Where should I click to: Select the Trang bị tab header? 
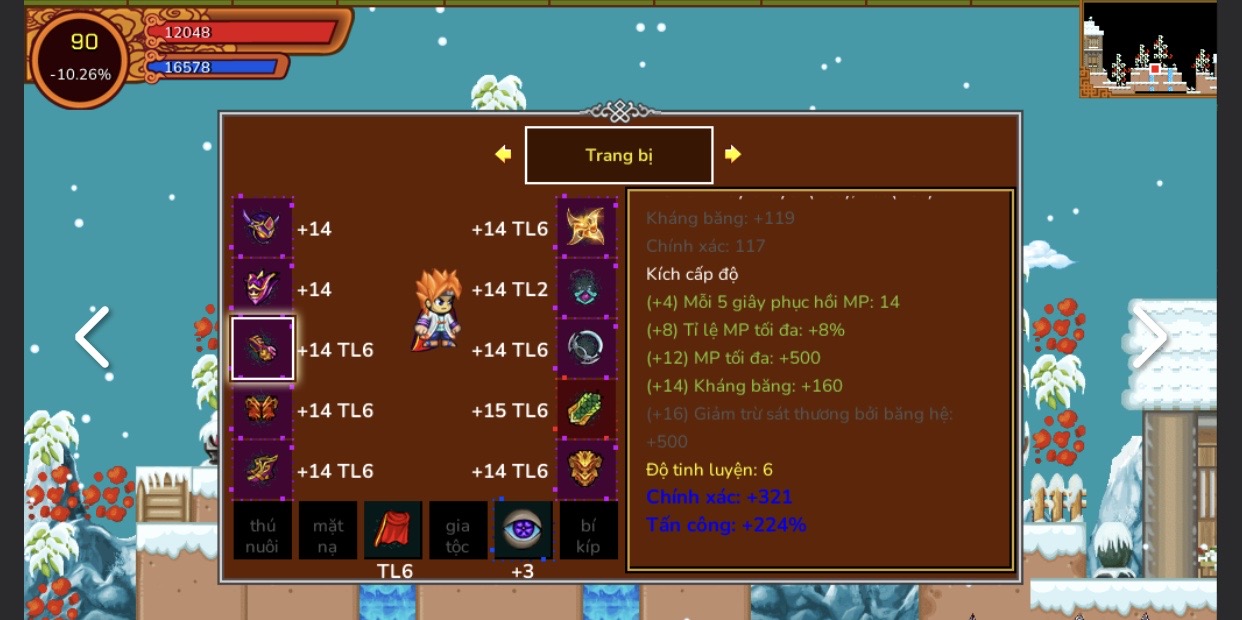point(619,155)
